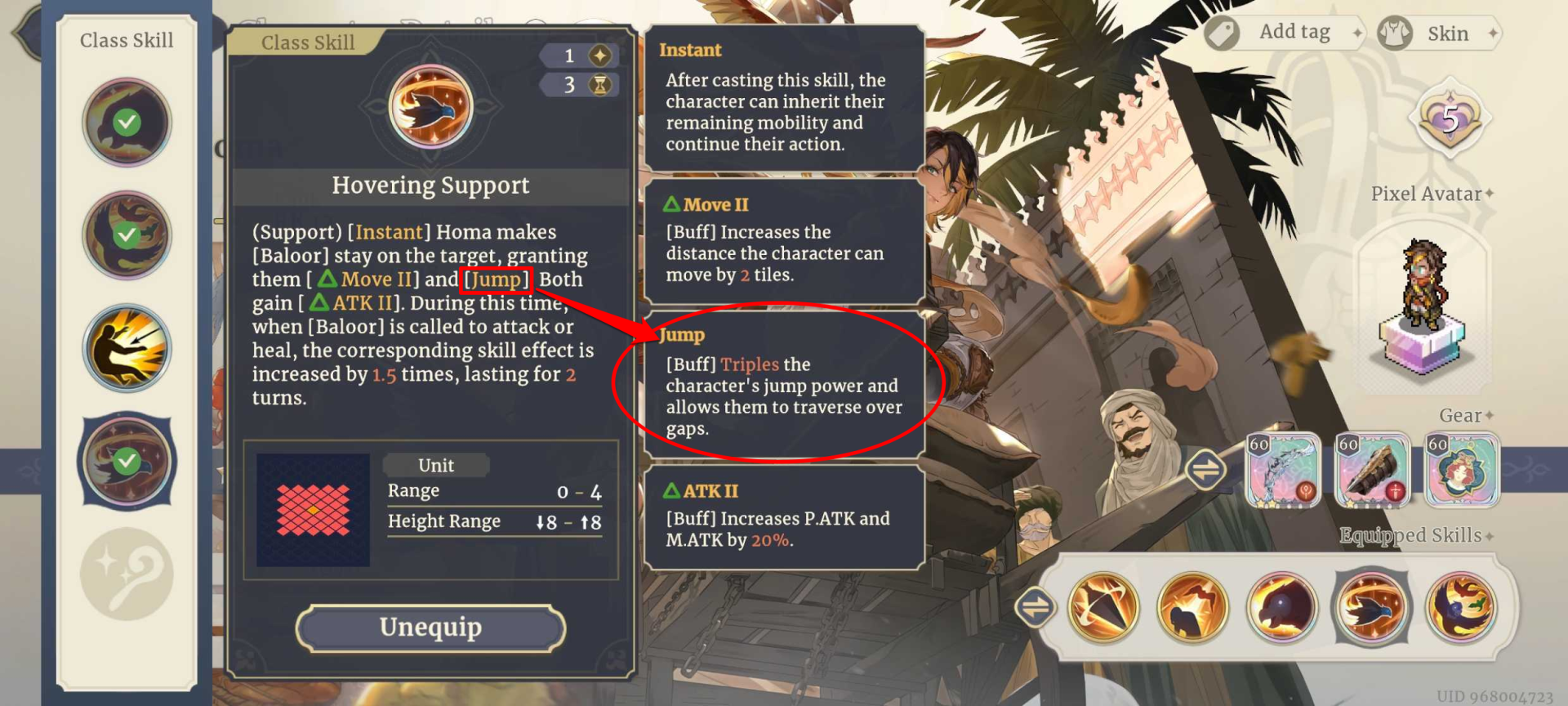Select the dark leap skill in the sidebar
Viewport: 1568px width, 706px height.
click(127, 347)
